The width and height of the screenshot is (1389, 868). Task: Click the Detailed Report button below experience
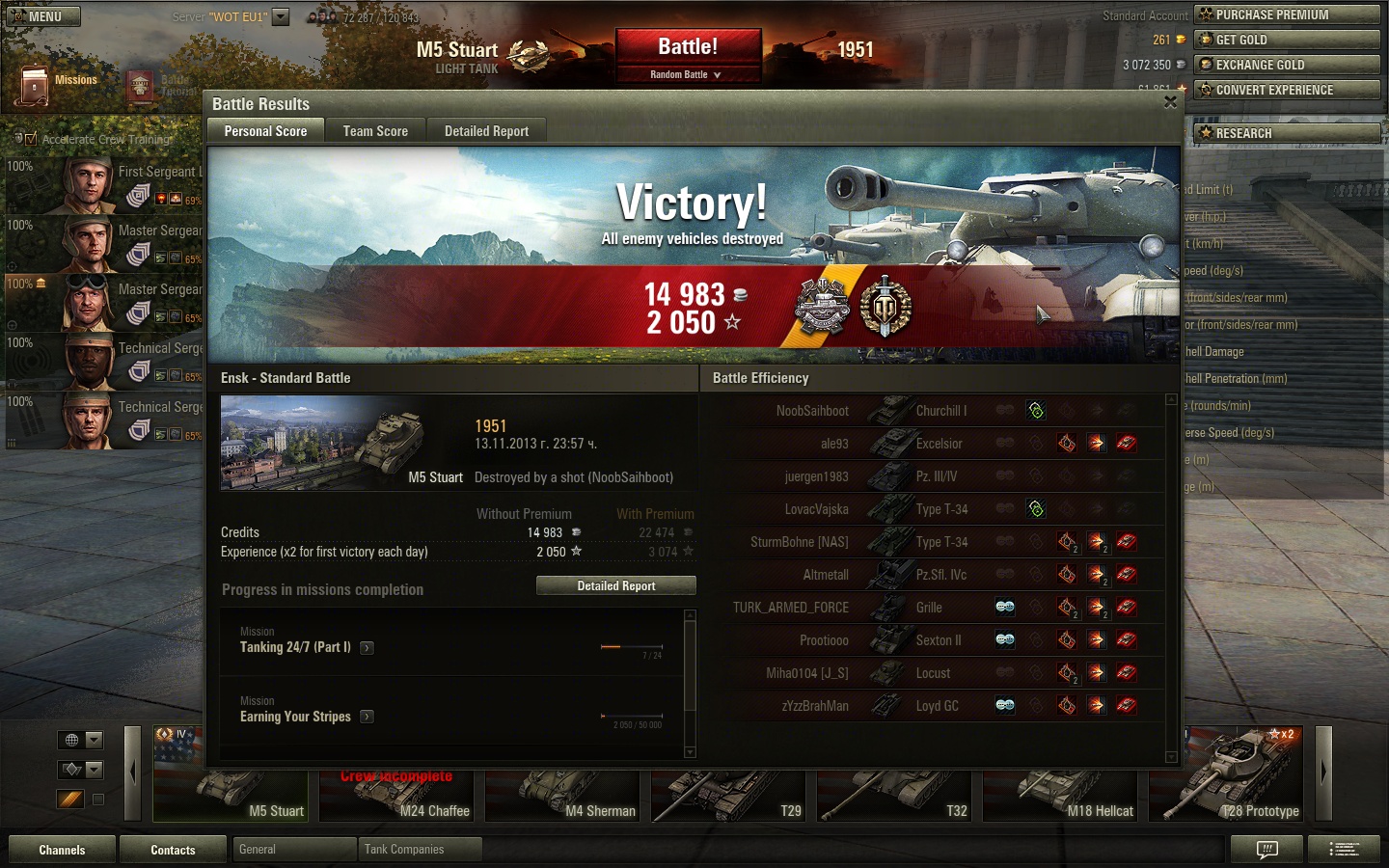tap(615, 585)
